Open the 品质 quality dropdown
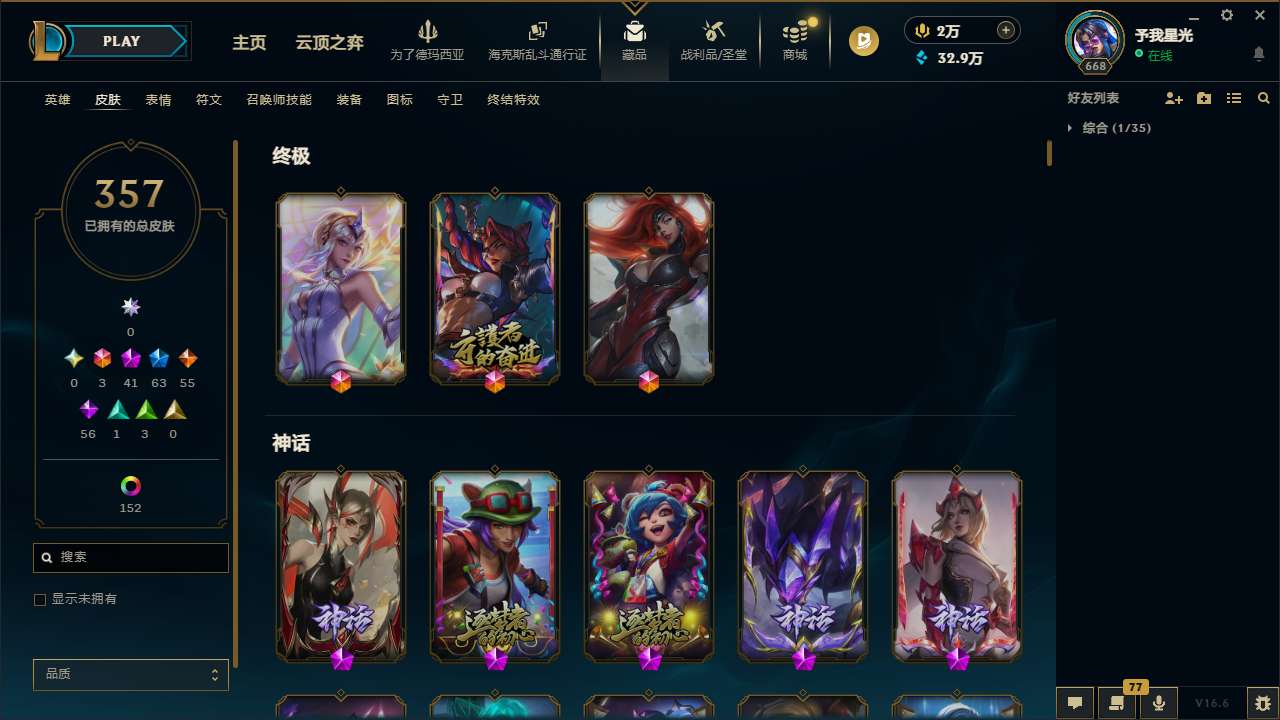The height and width of the screenshot is (720, 1280). click(x=130, y=674)
